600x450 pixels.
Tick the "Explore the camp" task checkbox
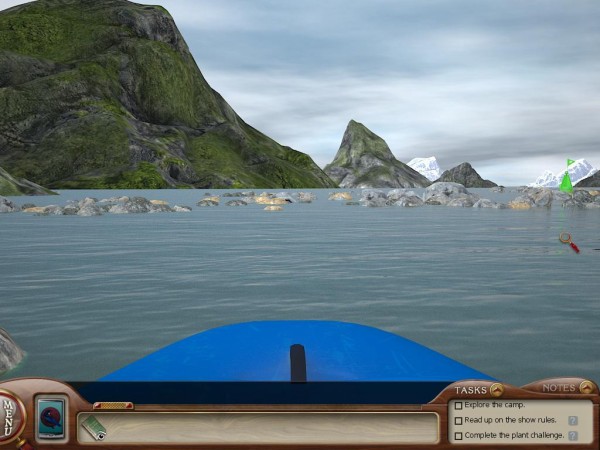pos(458,406)
